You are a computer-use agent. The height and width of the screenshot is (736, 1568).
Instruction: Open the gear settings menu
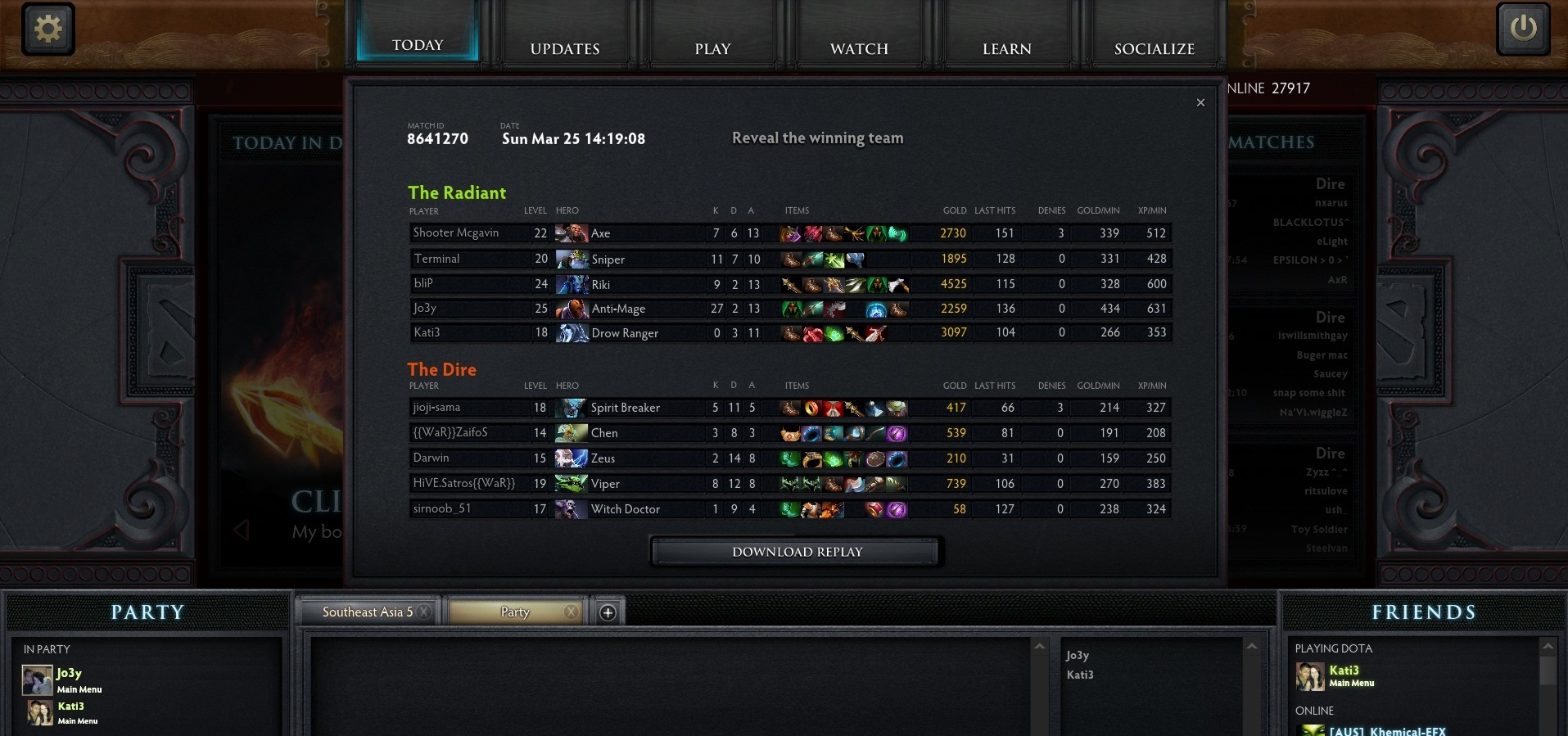coord(48,29)
